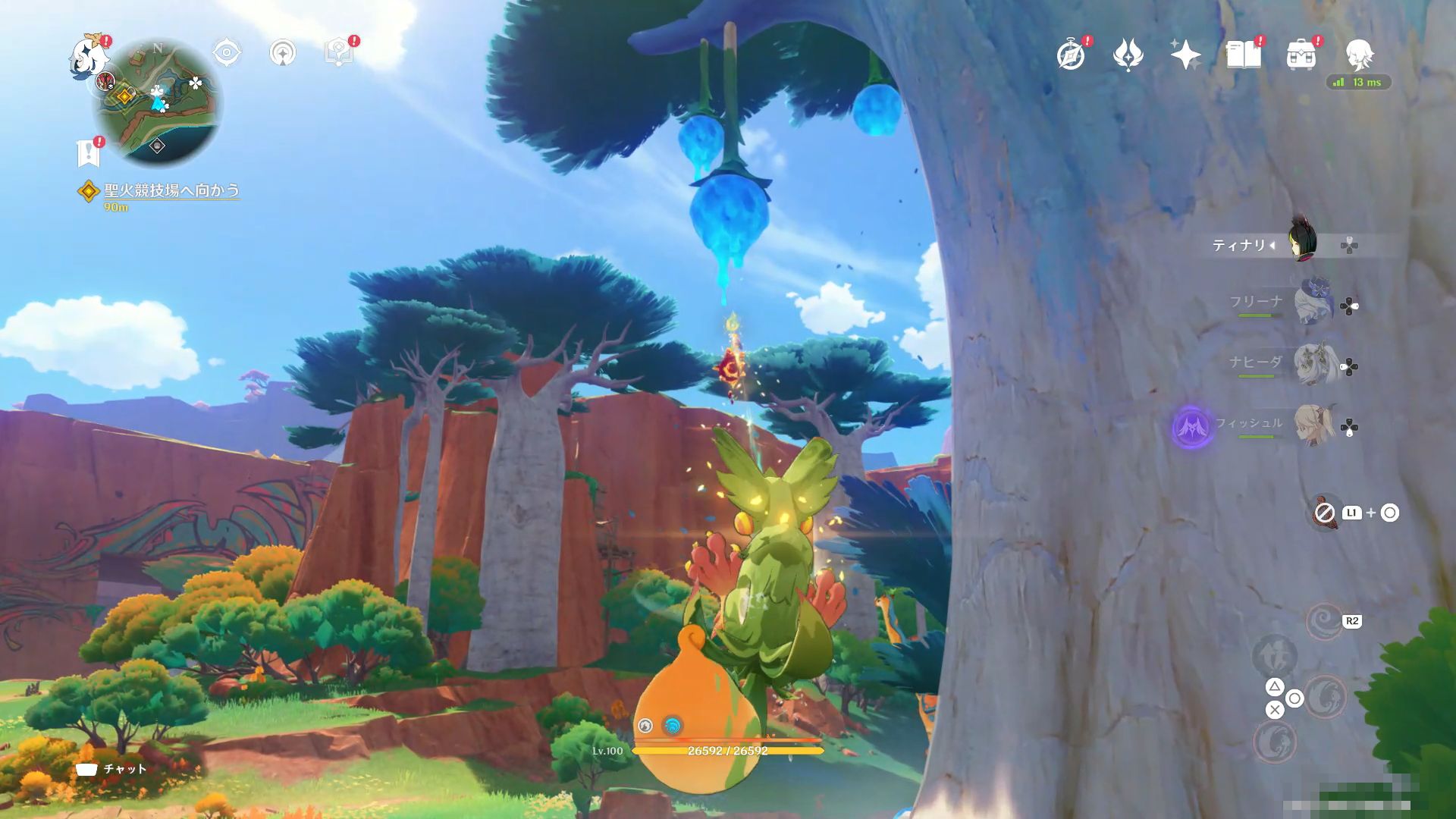Switch to party member フリーナ
This screenshot has height=819, width=1456.
point(1312,303)
